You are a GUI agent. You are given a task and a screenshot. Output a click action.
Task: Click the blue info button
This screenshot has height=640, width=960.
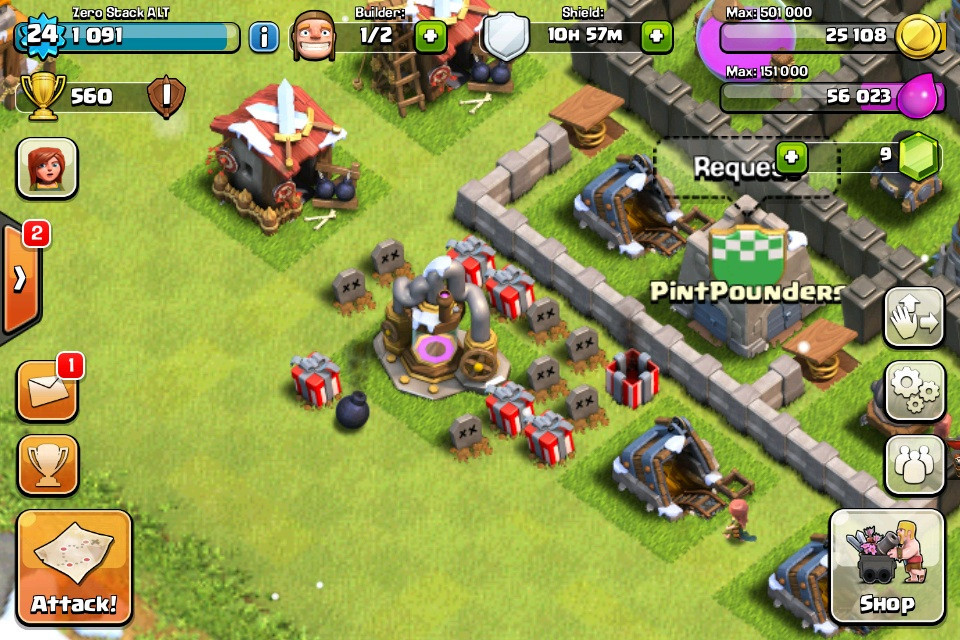(x=263, y=37)
